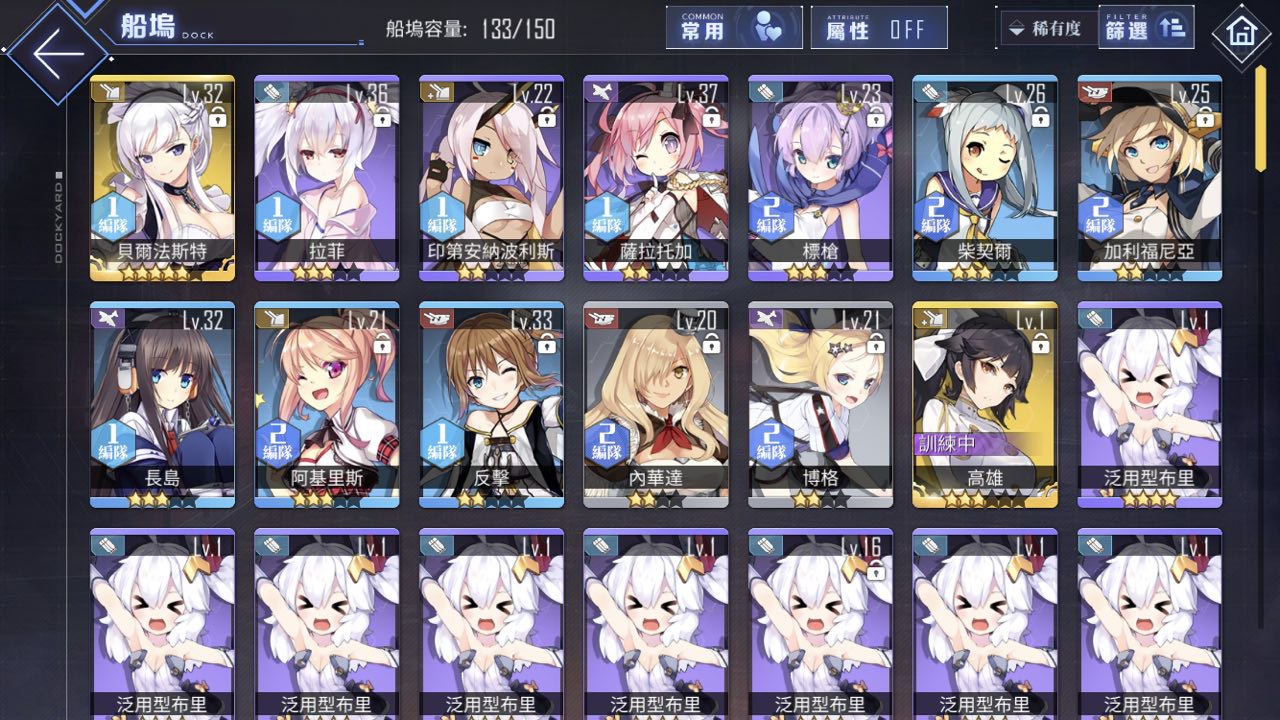Return to home screen via house icon
Screen dimensions: 1280x720
[x=1241, y=32]
